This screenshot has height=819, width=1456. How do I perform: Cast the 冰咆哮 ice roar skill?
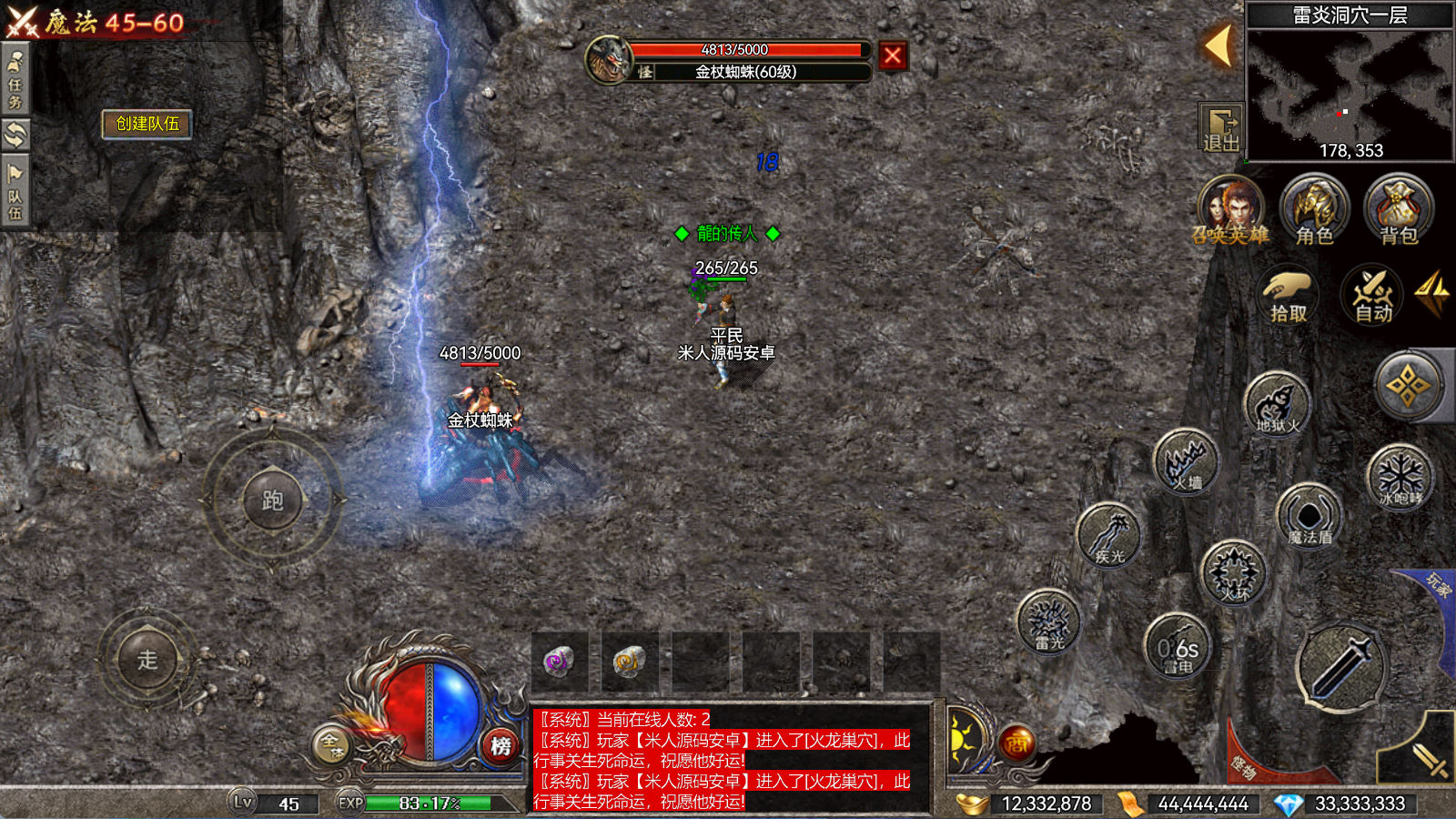(x=1400, y=477)
